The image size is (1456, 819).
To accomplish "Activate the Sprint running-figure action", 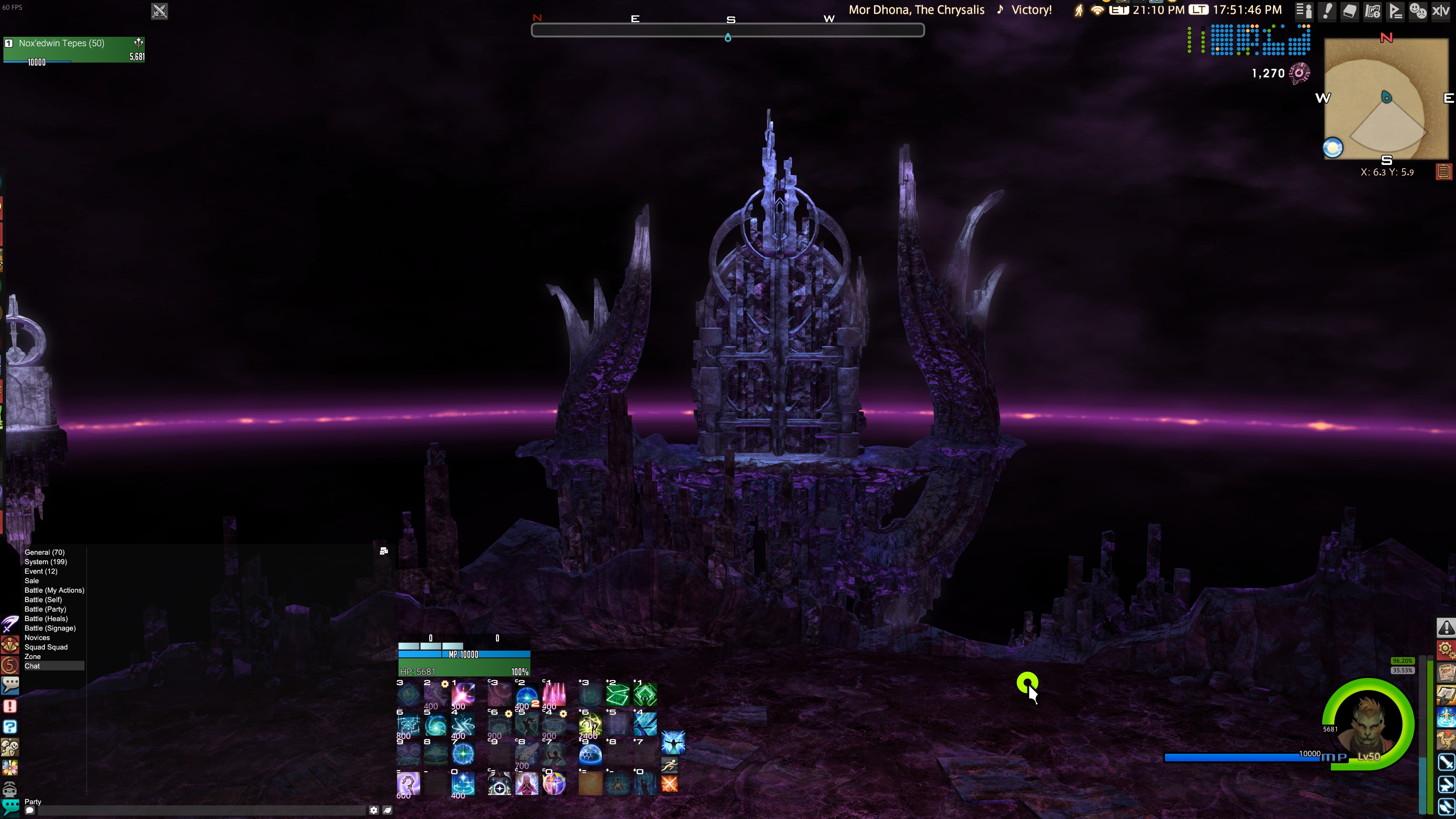I will (x=669, y=765).
